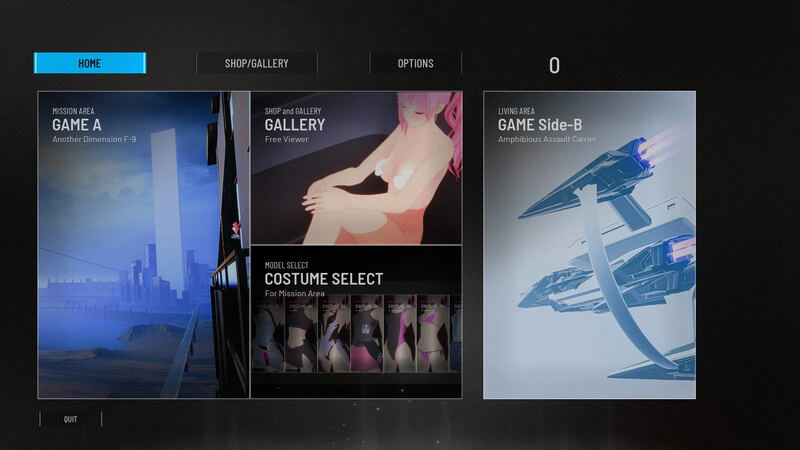Open the GALLERY free viewer tile

pos(356,167)
